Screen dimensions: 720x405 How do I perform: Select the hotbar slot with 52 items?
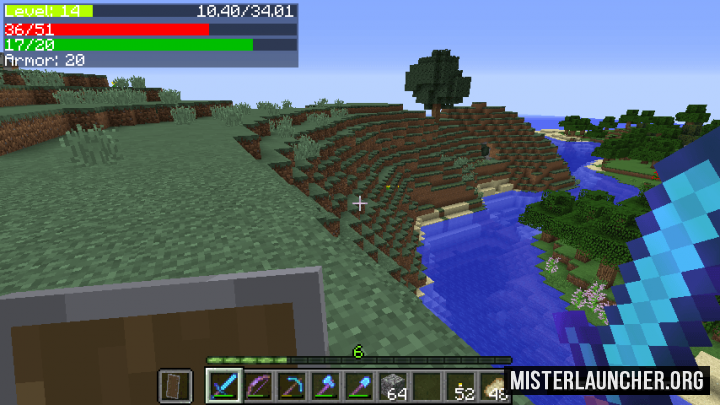(462, 386)
